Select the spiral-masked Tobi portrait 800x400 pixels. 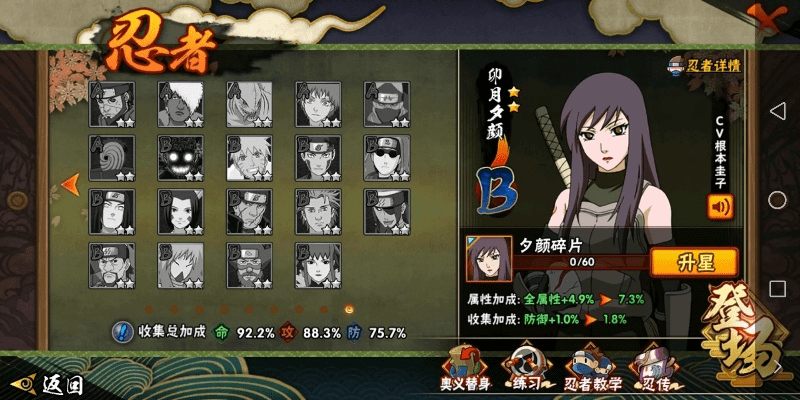click(x=112, y=156)
